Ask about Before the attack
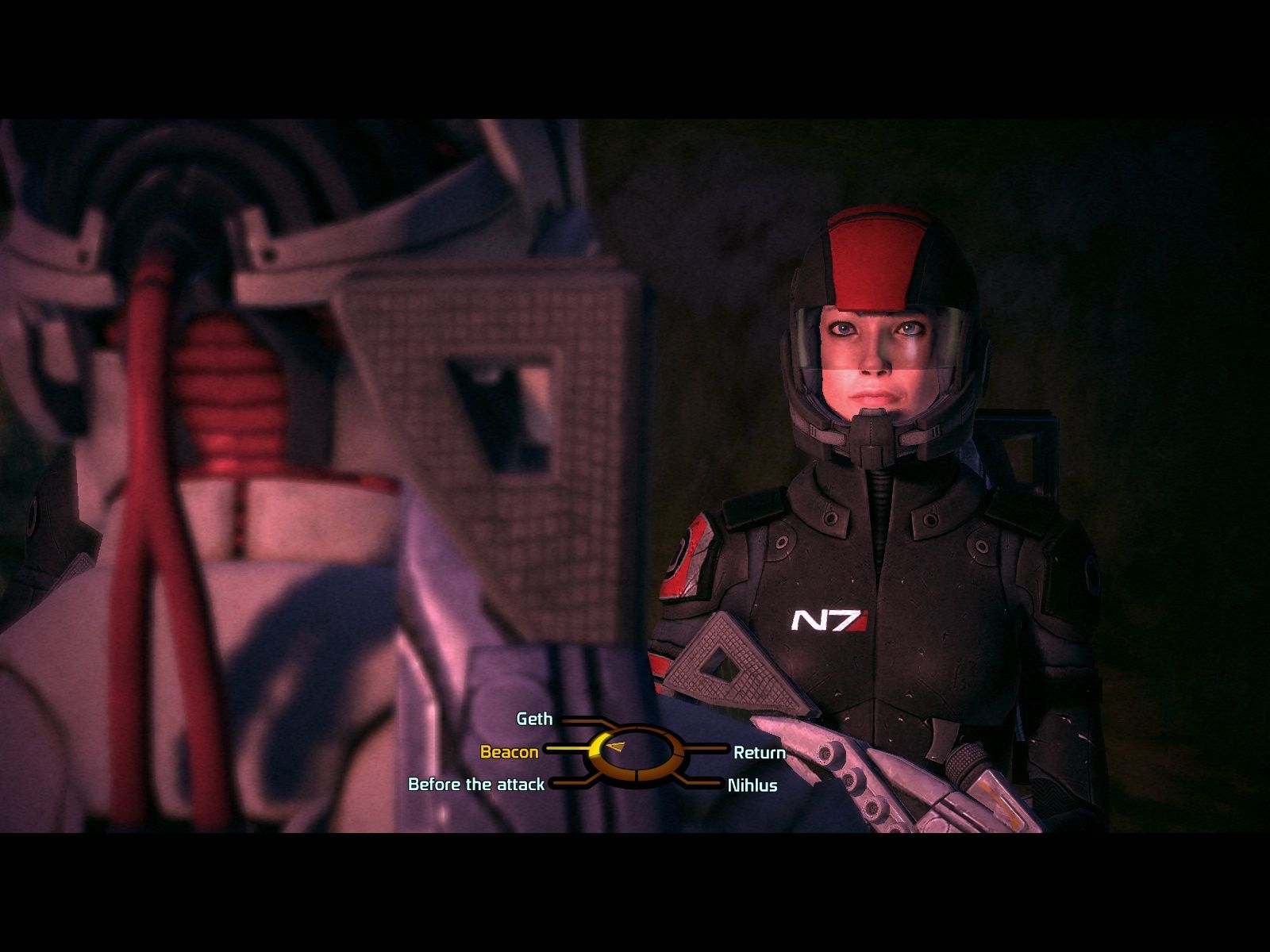 [476, 784]
